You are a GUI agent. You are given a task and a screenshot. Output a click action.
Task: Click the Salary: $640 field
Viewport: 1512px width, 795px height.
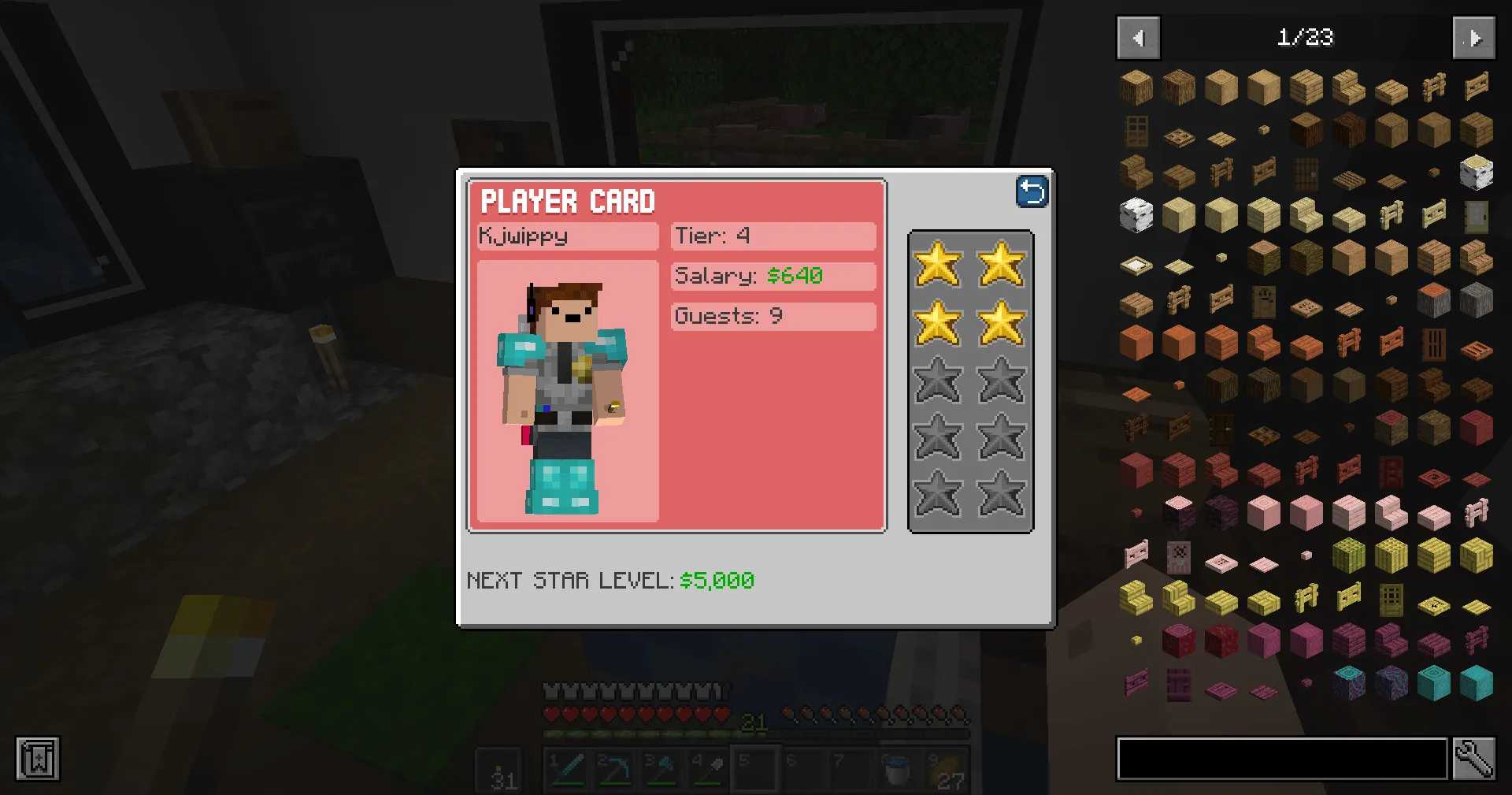tap(773, 277)
